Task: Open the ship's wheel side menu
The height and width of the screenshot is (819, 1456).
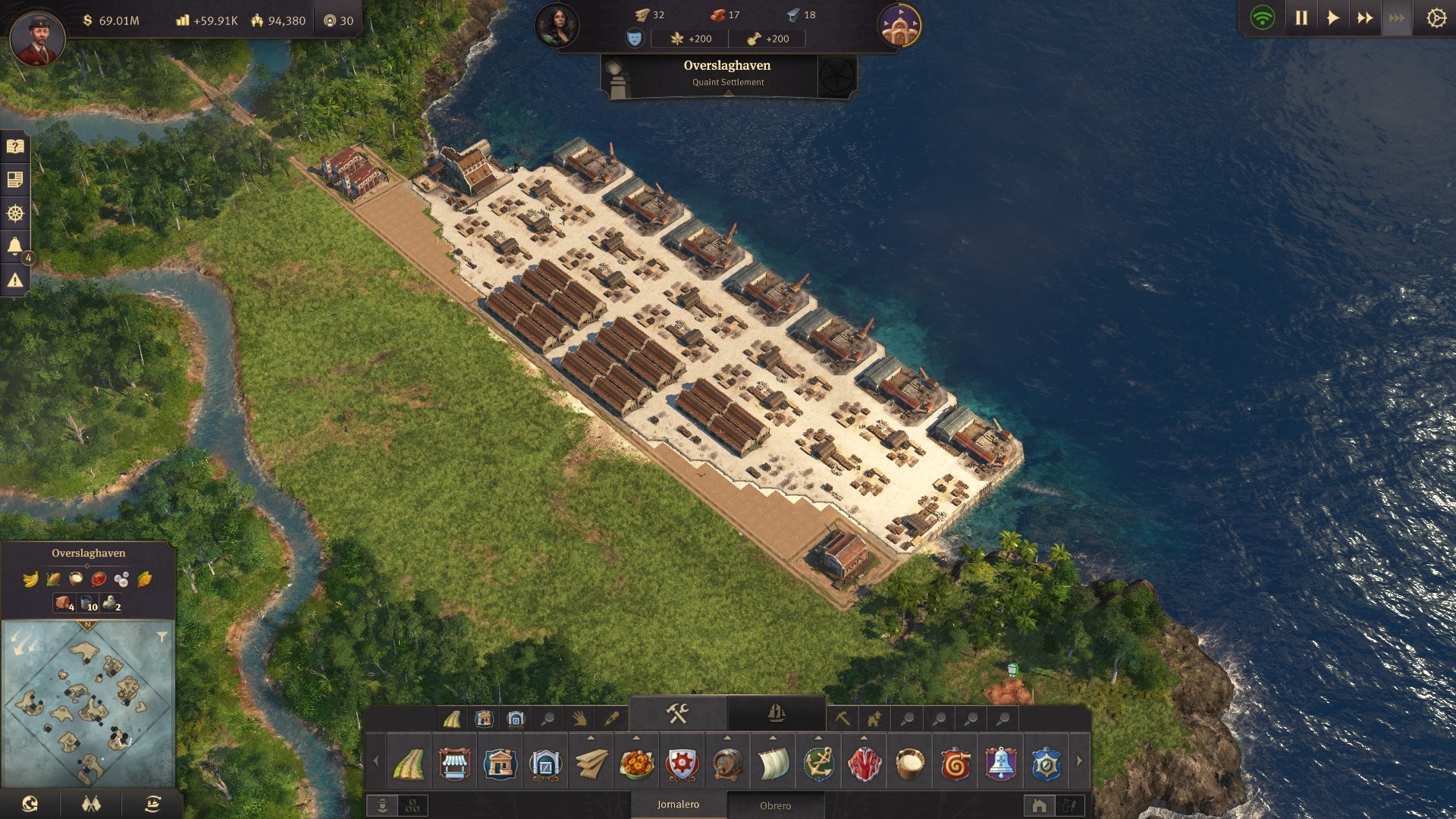Action: pyautogui.click(x=15, y=213)
